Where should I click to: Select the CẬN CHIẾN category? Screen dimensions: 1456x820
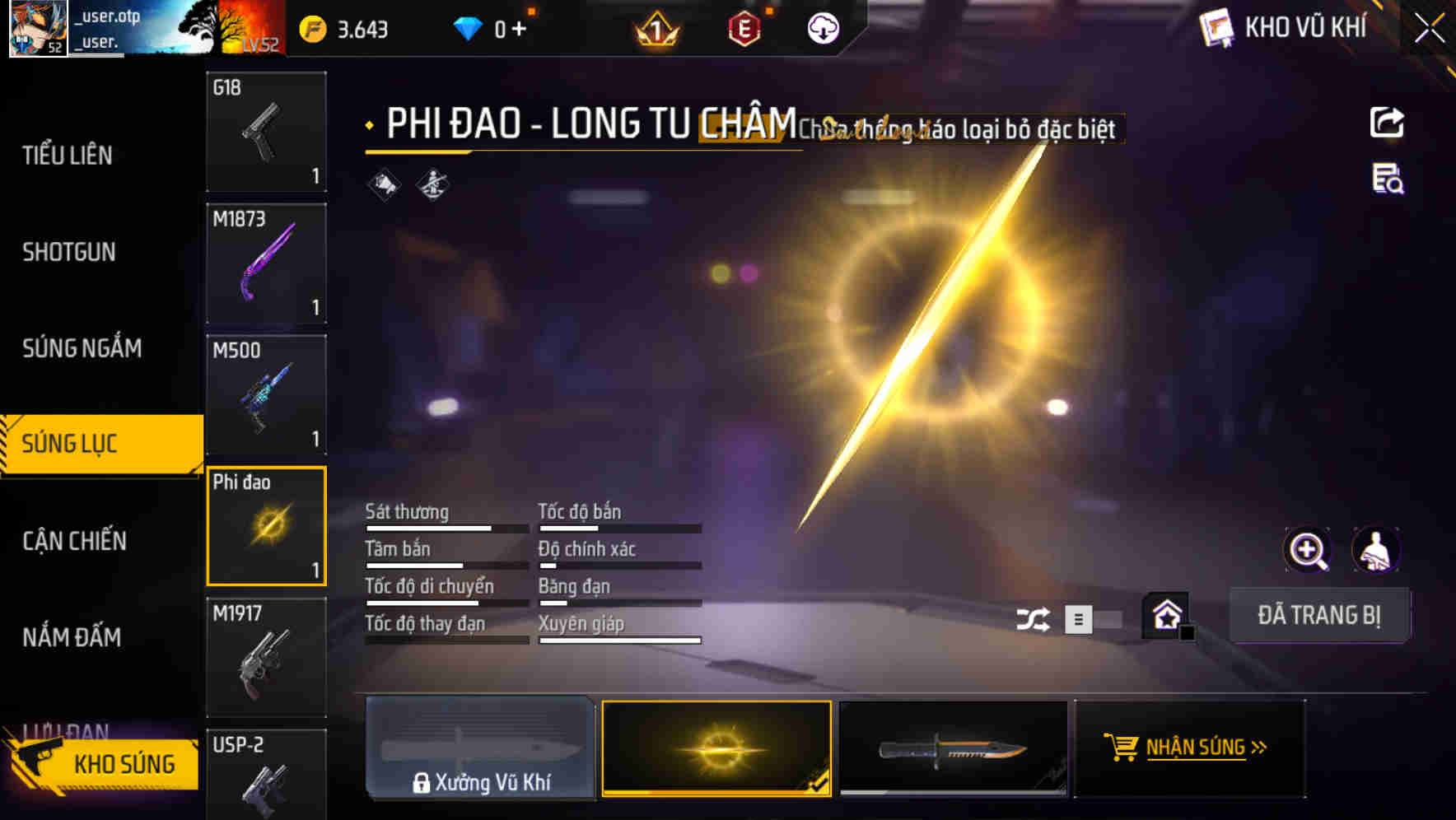72,541
